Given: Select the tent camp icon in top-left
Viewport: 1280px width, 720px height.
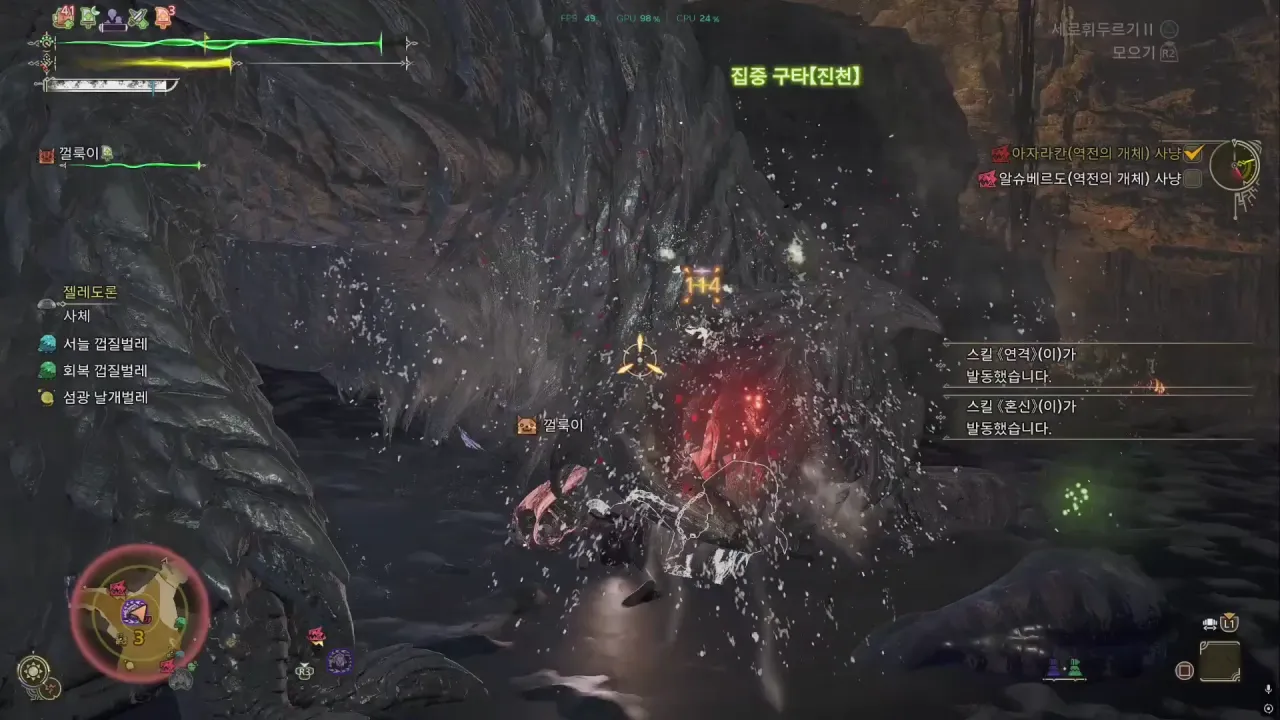Looking at the screenshot, I should click(x=88, y=17).
